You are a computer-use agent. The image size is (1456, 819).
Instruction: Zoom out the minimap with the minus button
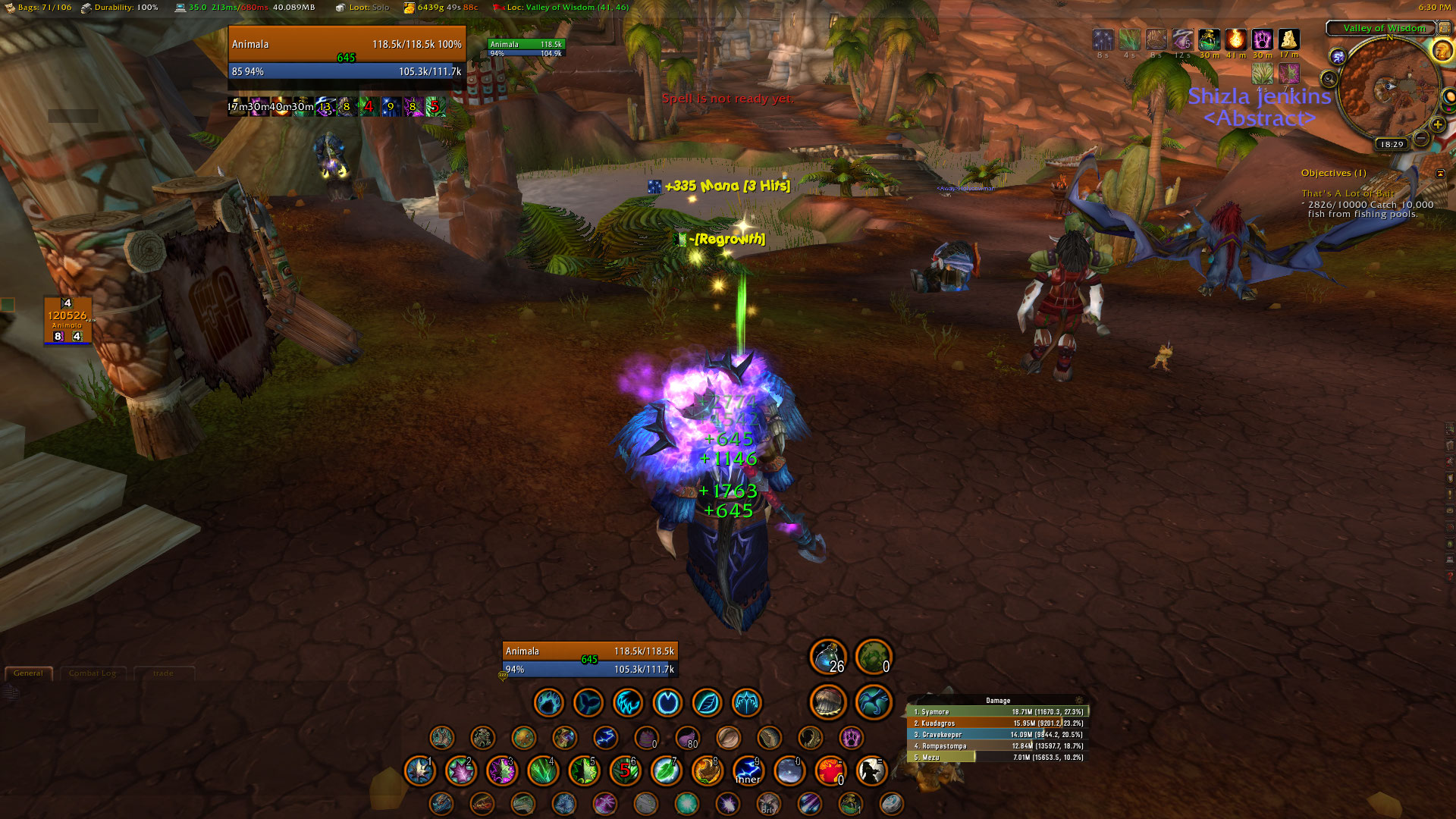tap(1421, 137)
